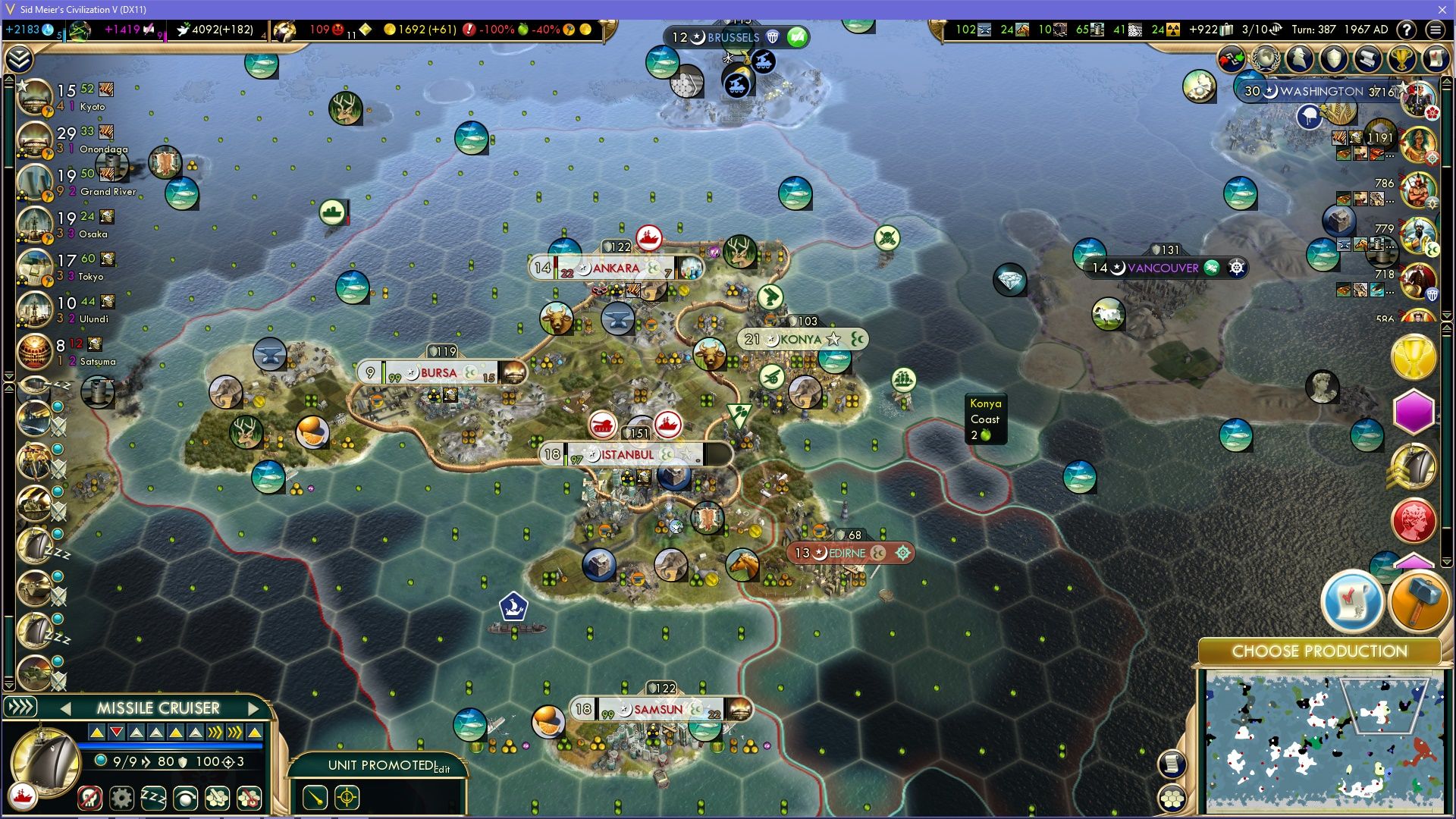Toggle the explore automation swirl icon
The width and height of the screenshot is (1456, 819).
tap(185, 798)
